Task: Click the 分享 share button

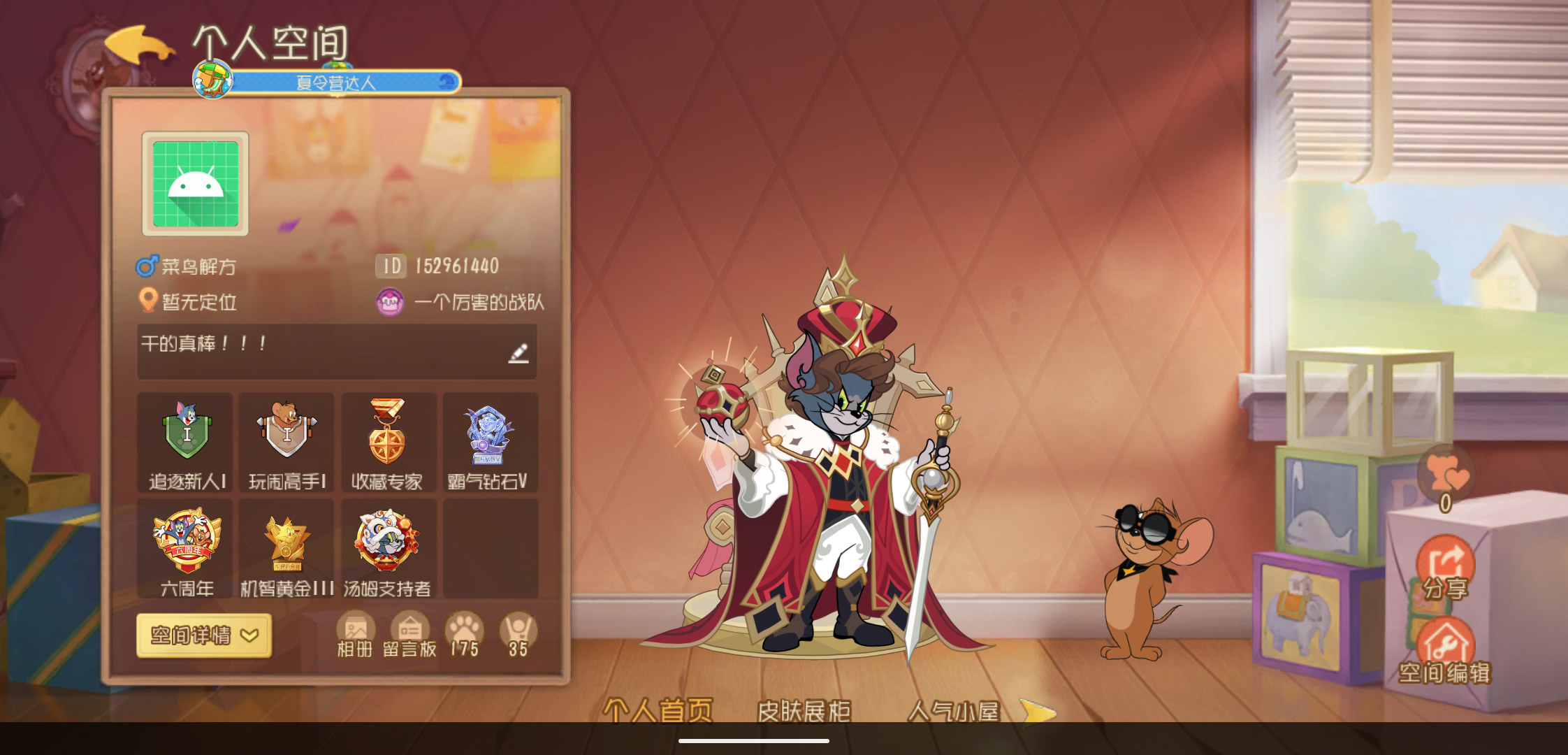Action: 1445,568
